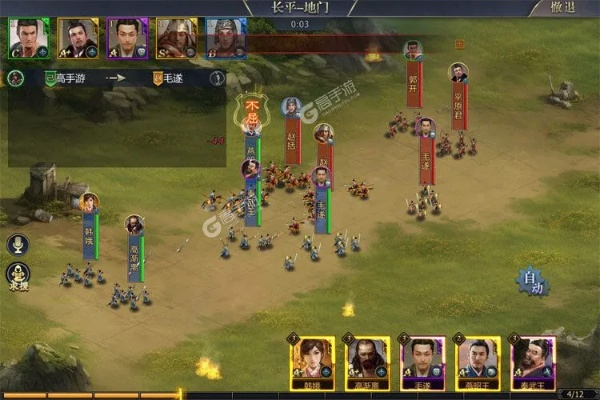Activate the microphone voice chat icon
Screen dimensions: 600x400
tap(17, 244)
